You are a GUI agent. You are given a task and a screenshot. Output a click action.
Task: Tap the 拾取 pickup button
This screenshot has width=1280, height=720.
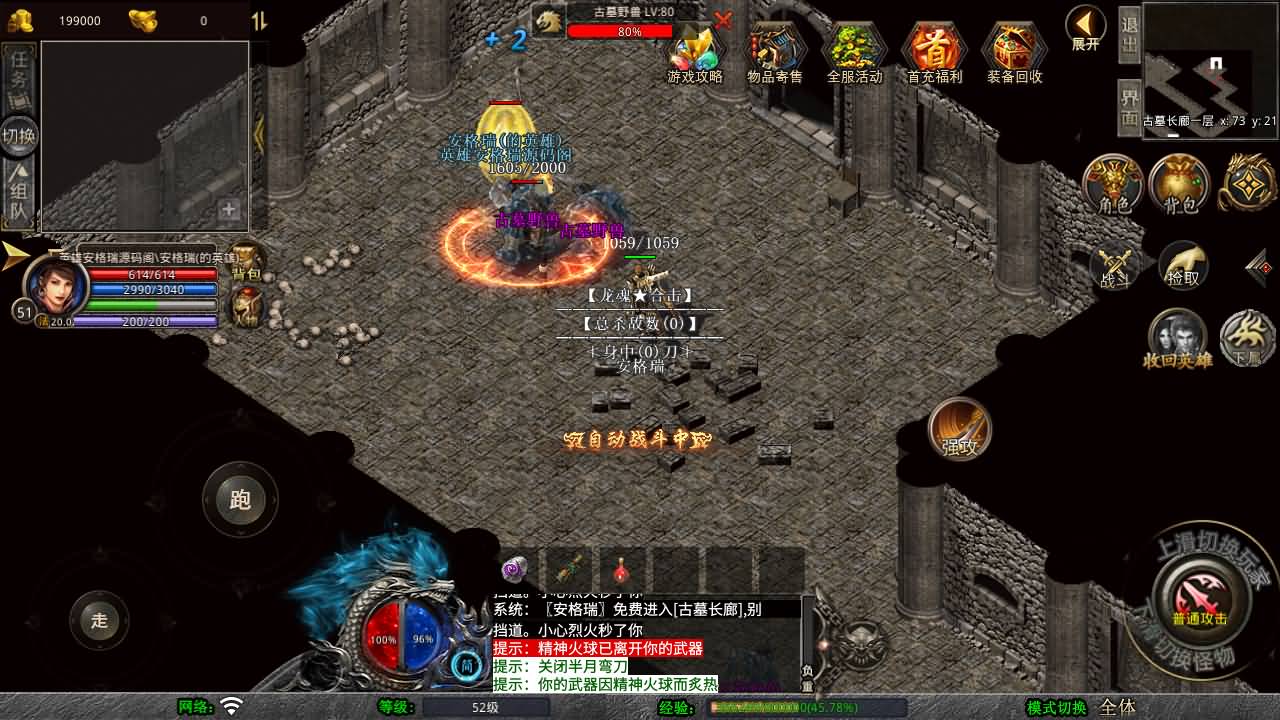click(x=1183, y=265)
